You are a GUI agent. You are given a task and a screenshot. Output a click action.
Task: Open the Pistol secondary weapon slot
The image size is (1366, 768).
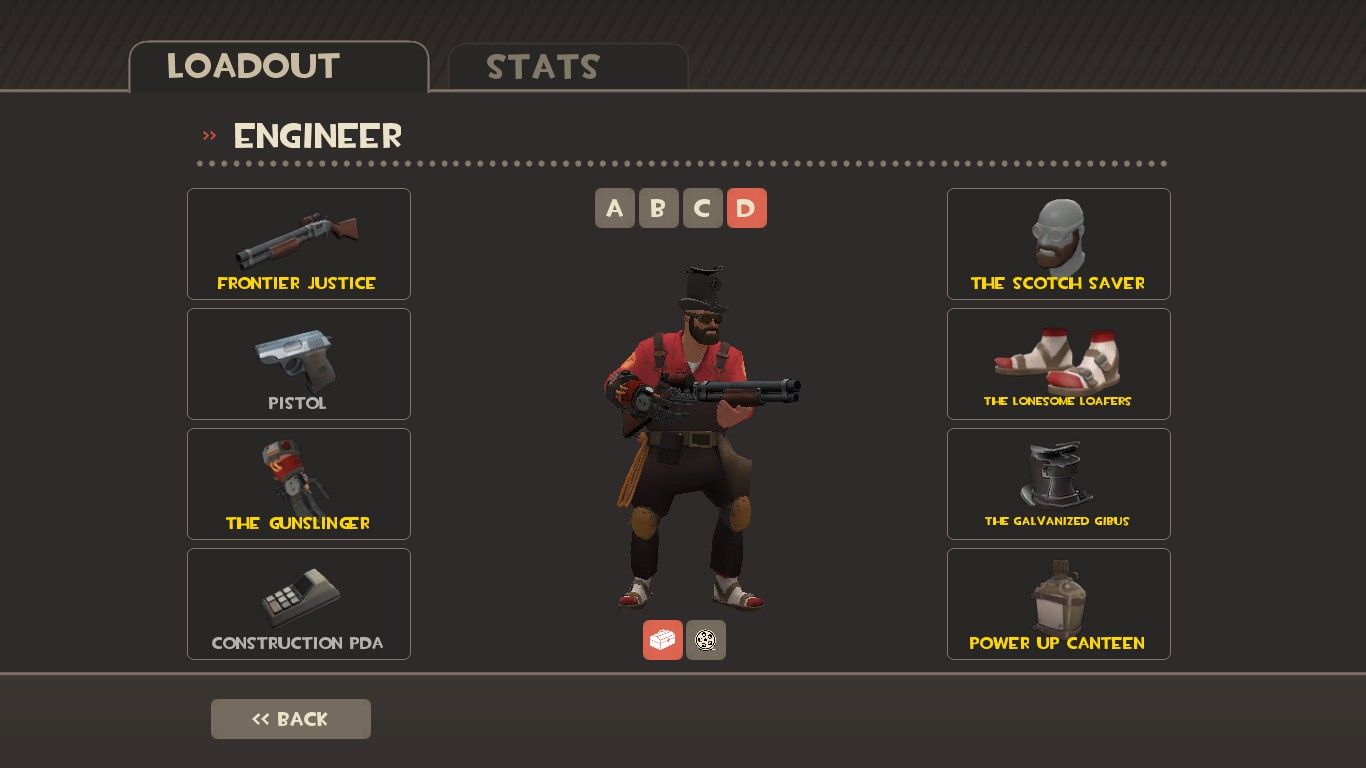tap(298, 363)
